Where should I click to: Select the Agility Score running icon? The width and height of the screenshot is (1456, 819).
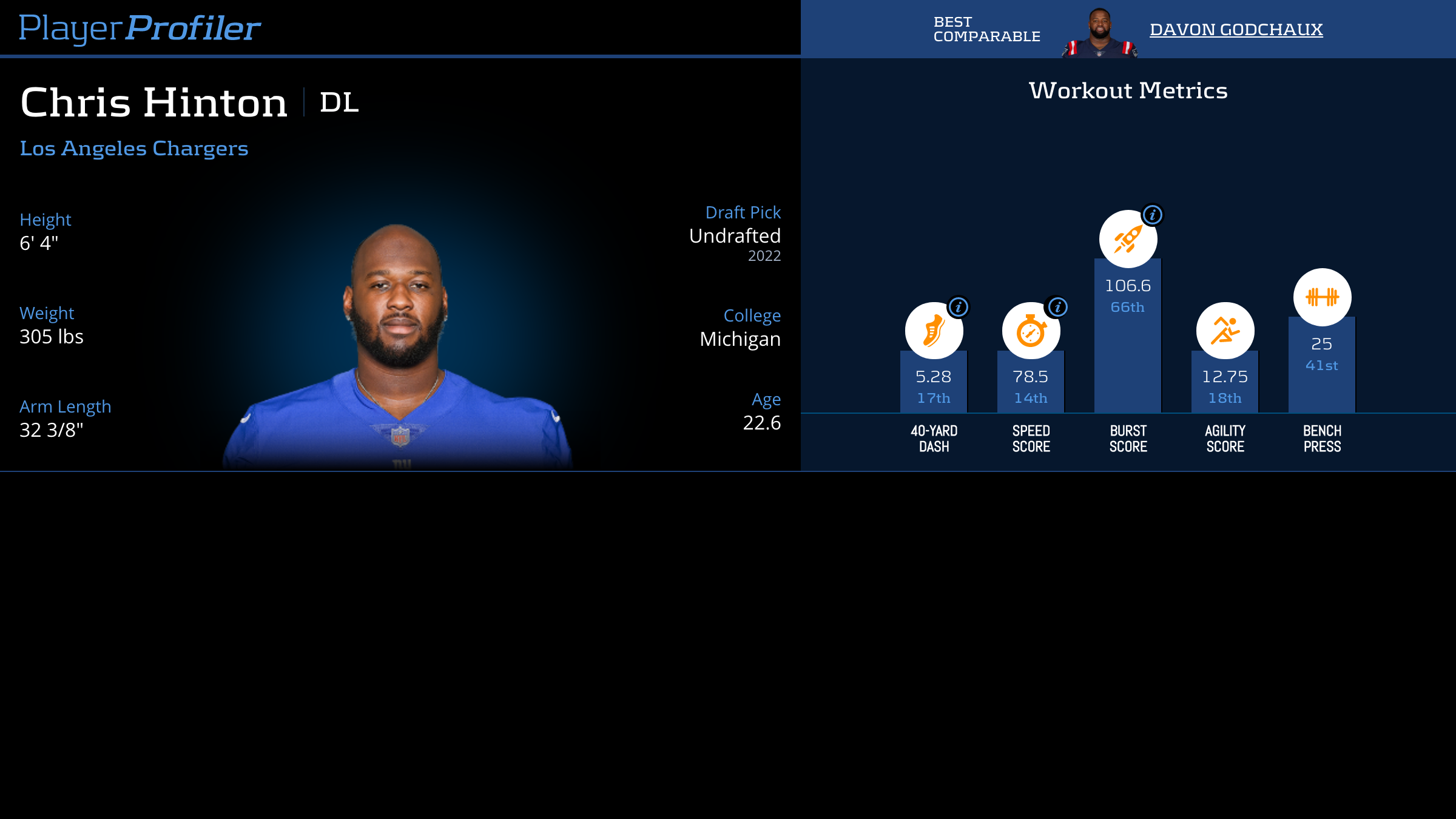point(1225,331)
